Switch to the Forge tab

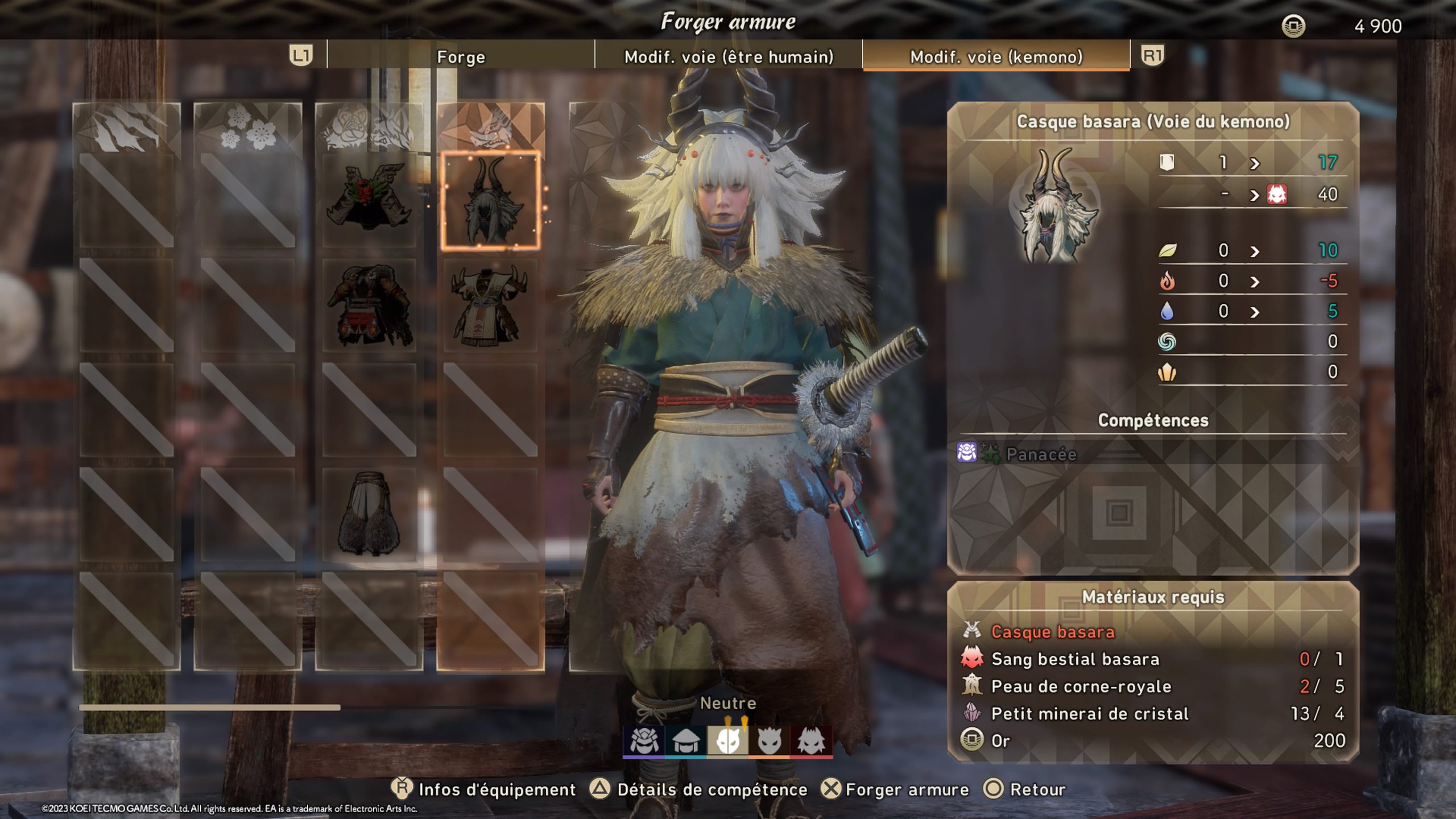point(461,57)
